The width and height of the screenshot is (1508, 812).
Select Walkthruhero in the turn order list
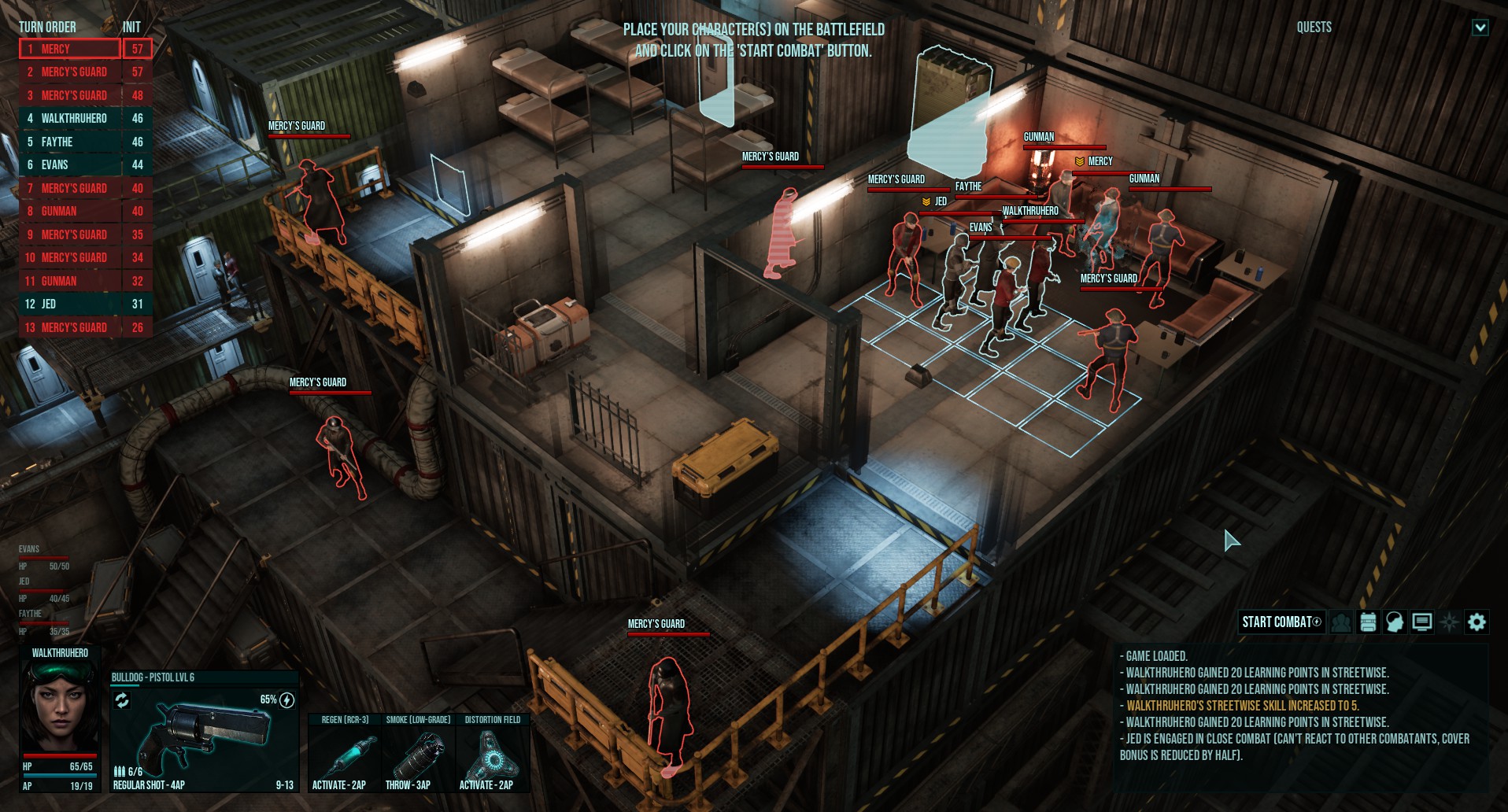[70, 118]
